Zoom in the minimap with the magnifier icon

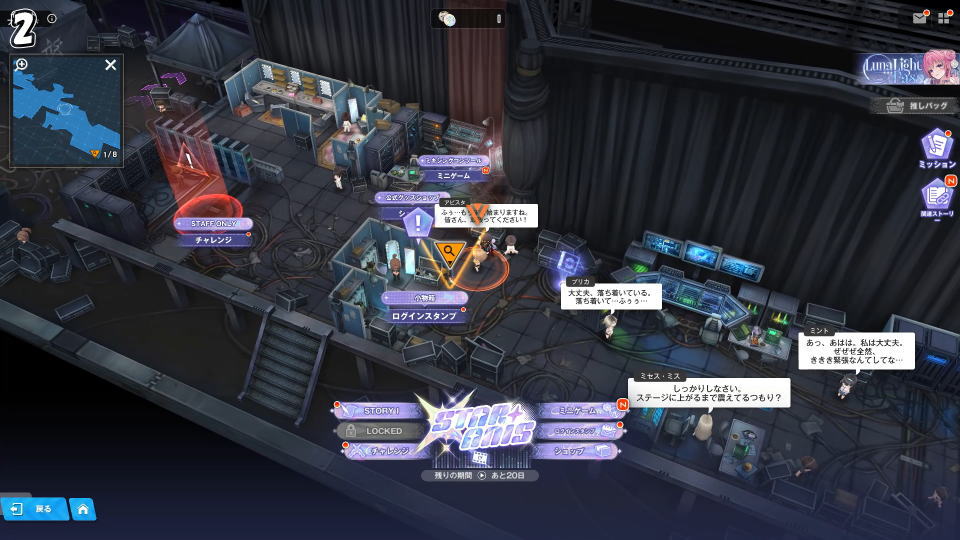(x=22, y=65)
